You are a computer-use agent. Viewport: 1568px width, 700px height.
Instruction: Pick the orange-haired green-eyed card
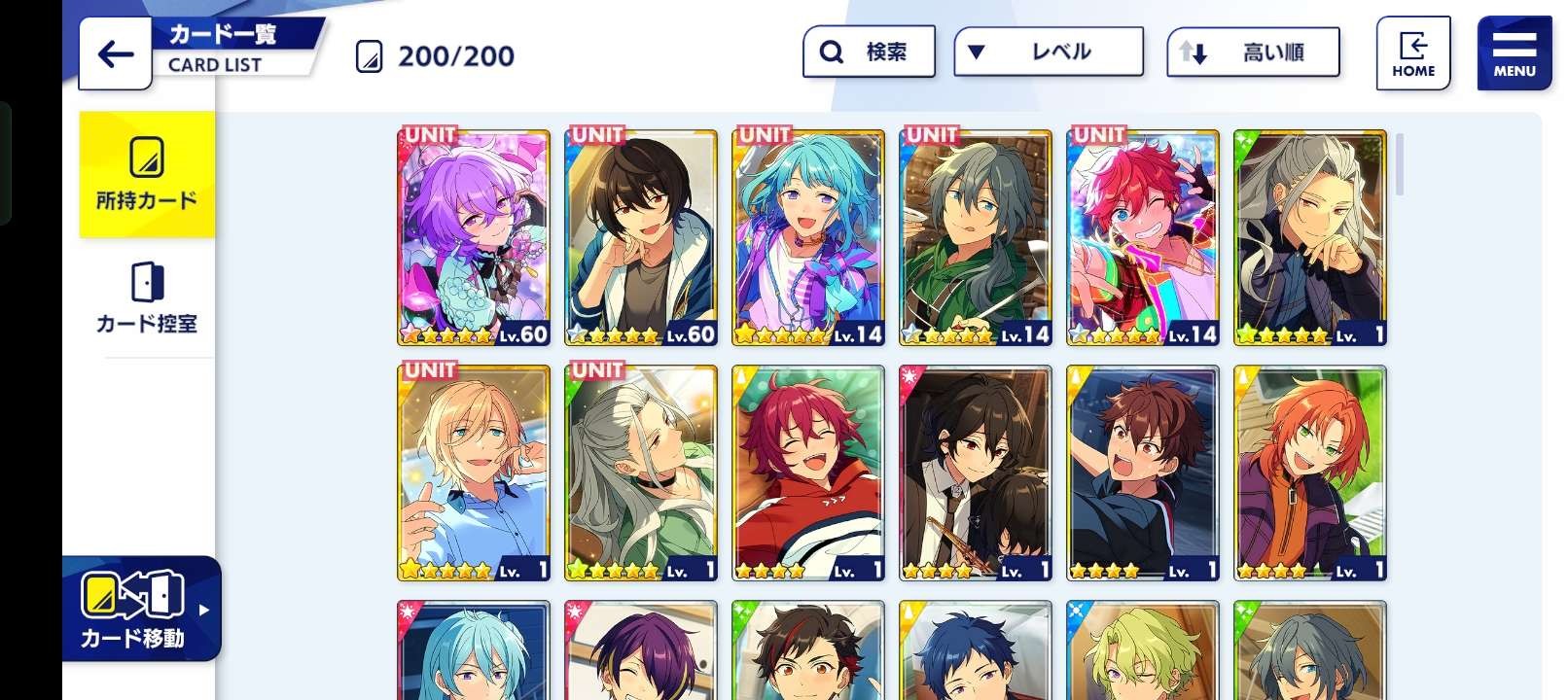1310,472
